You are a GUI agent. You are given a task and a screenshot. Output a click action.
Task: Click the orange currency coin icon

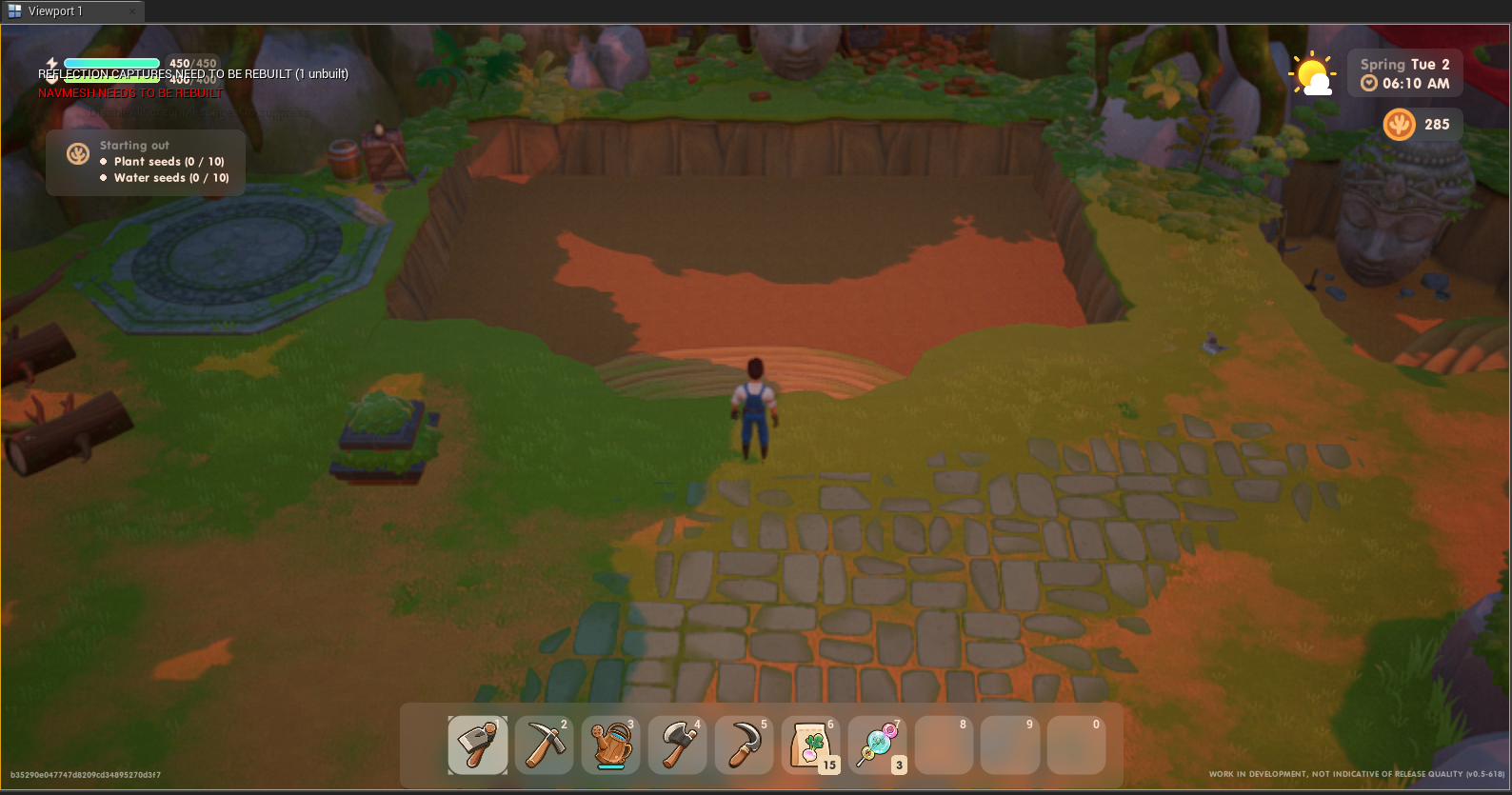(1399, 125)
